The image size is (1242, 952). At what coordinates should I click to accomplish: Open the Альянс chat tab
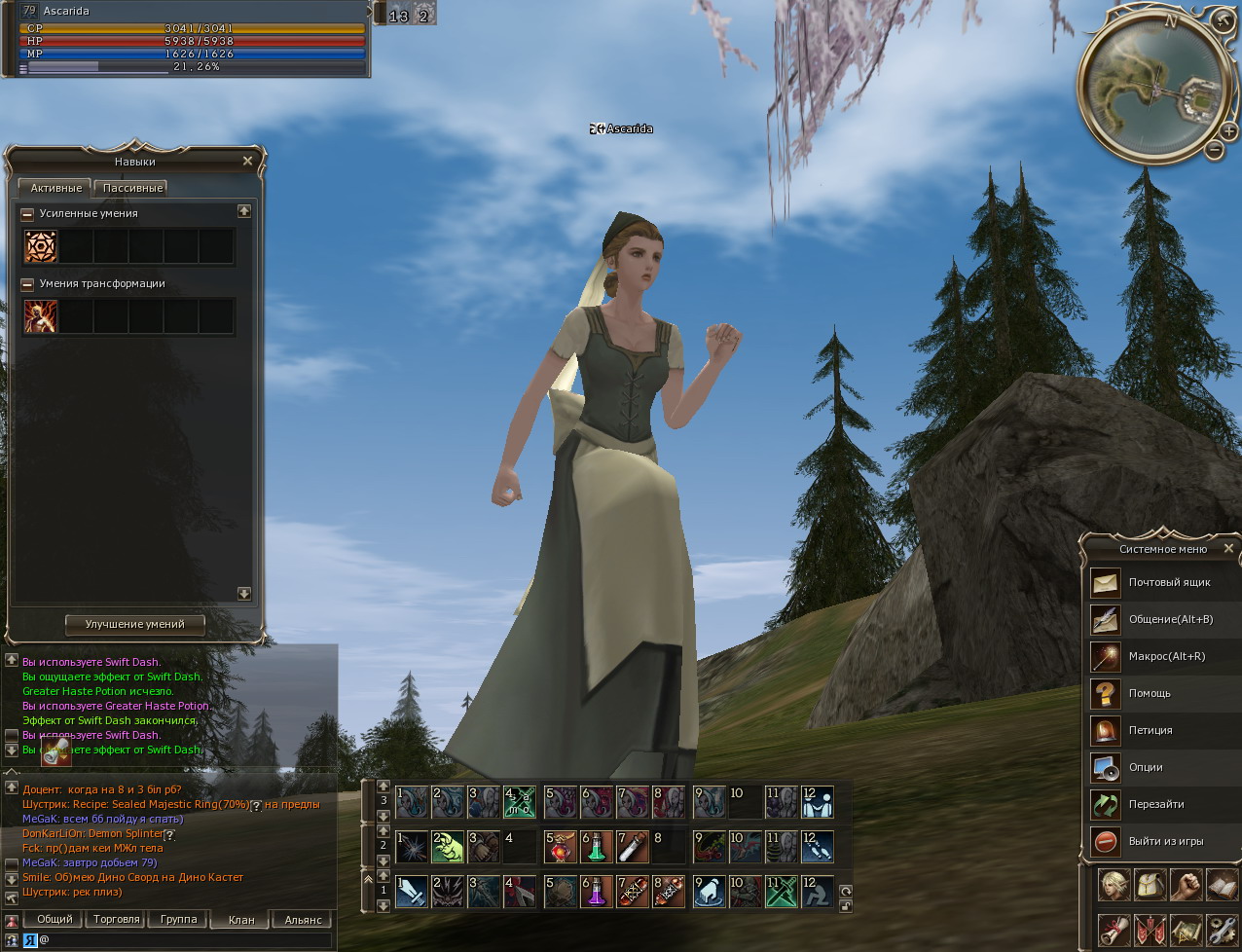(303, 919)
